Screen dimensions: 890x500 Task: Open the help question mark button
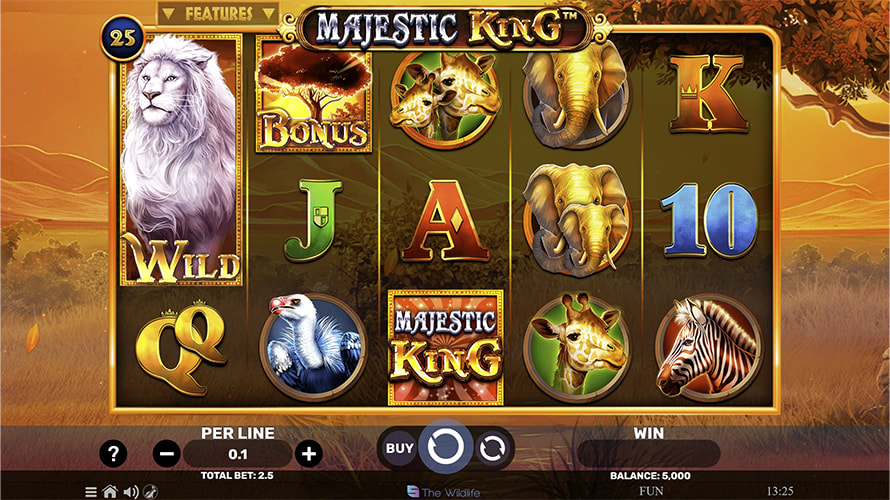[x=113, y=453]
